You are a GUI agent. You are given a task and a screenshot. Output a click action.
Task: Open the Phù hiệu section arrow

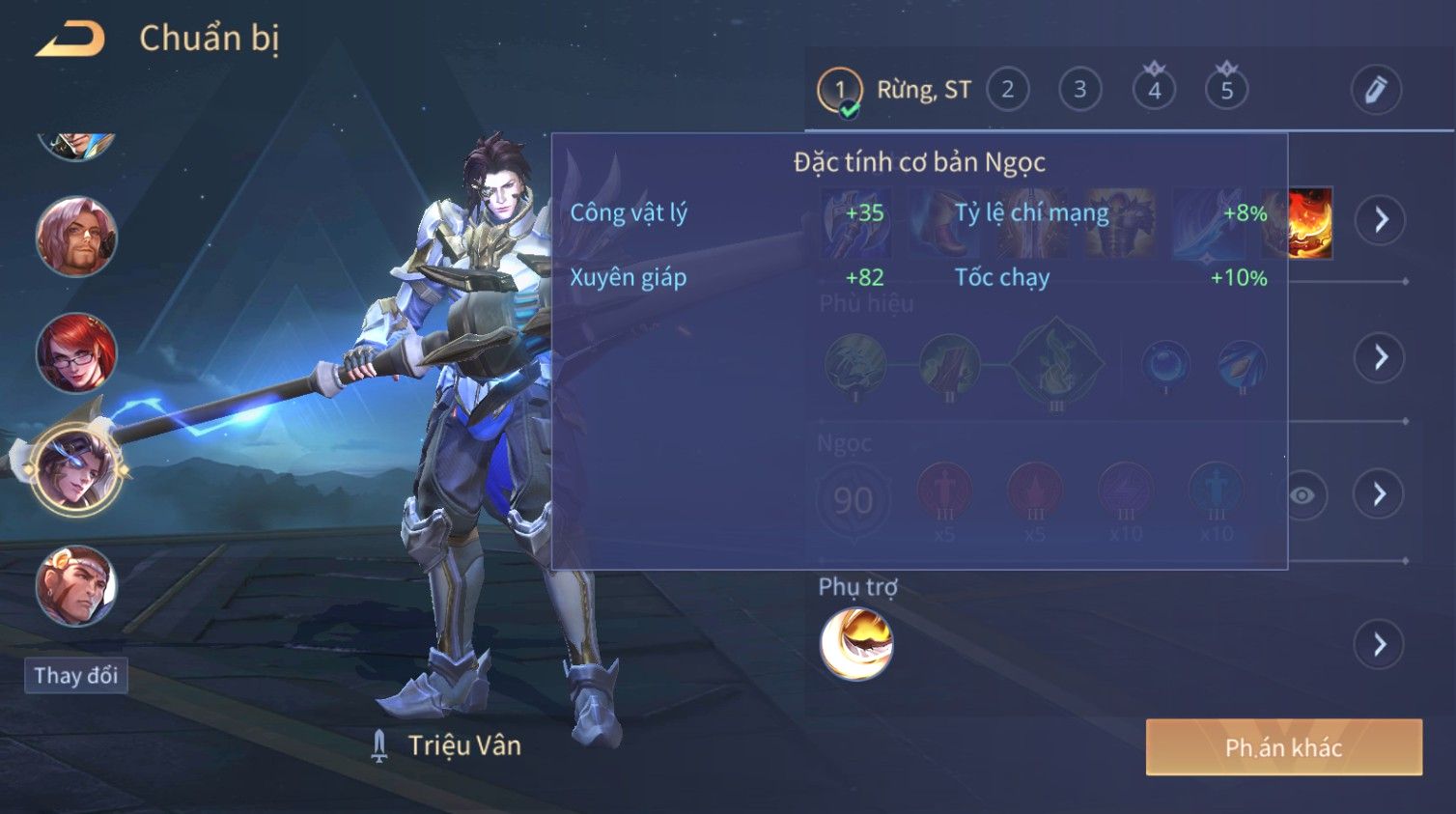click(x=1380, y=357)
